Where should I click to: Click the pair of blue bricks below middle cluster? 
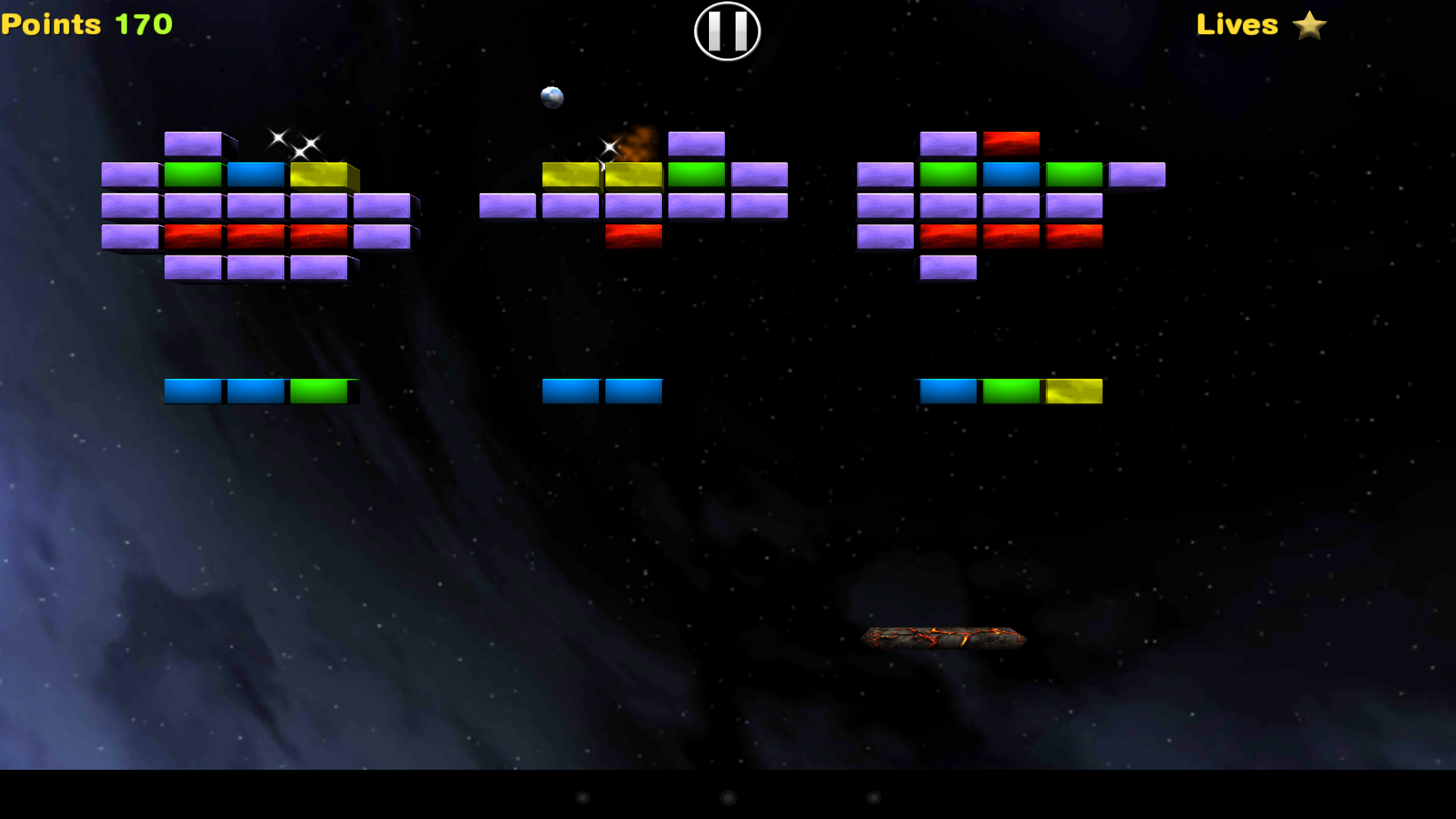pos(602,391)
